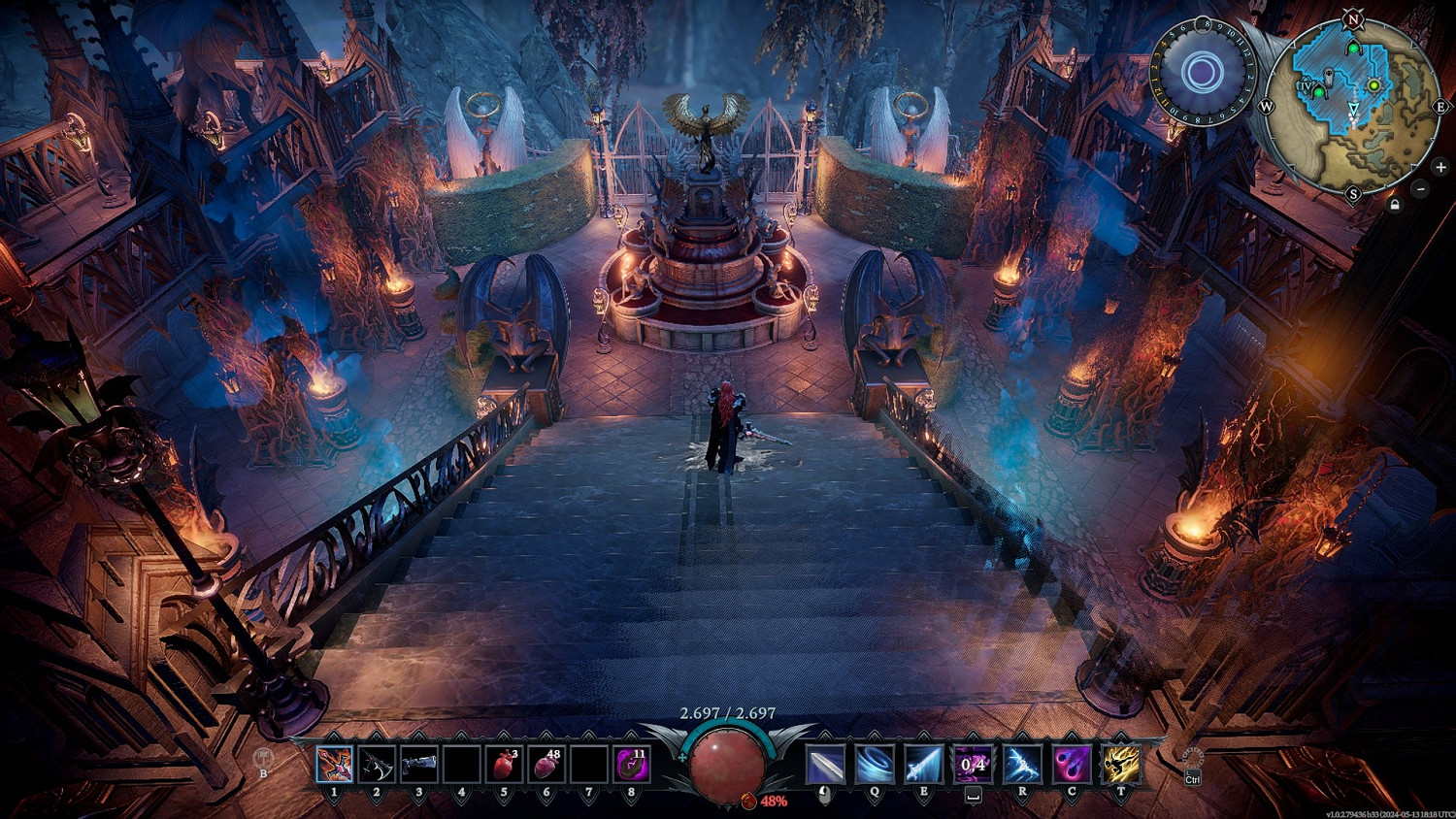Click the day-night cycle clock dial
Image resolution: width=1456 pixels, height=819 pixels.
point(1204,72)
